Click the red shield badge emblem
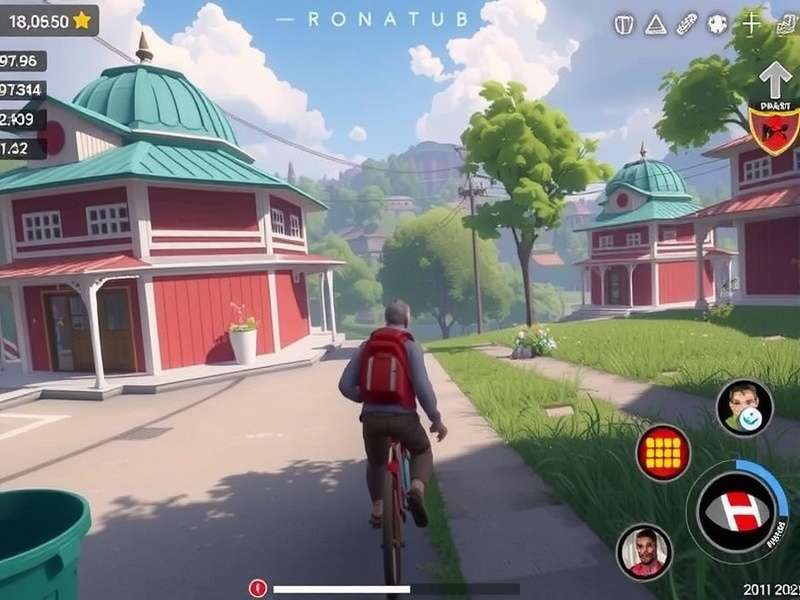 774,129
